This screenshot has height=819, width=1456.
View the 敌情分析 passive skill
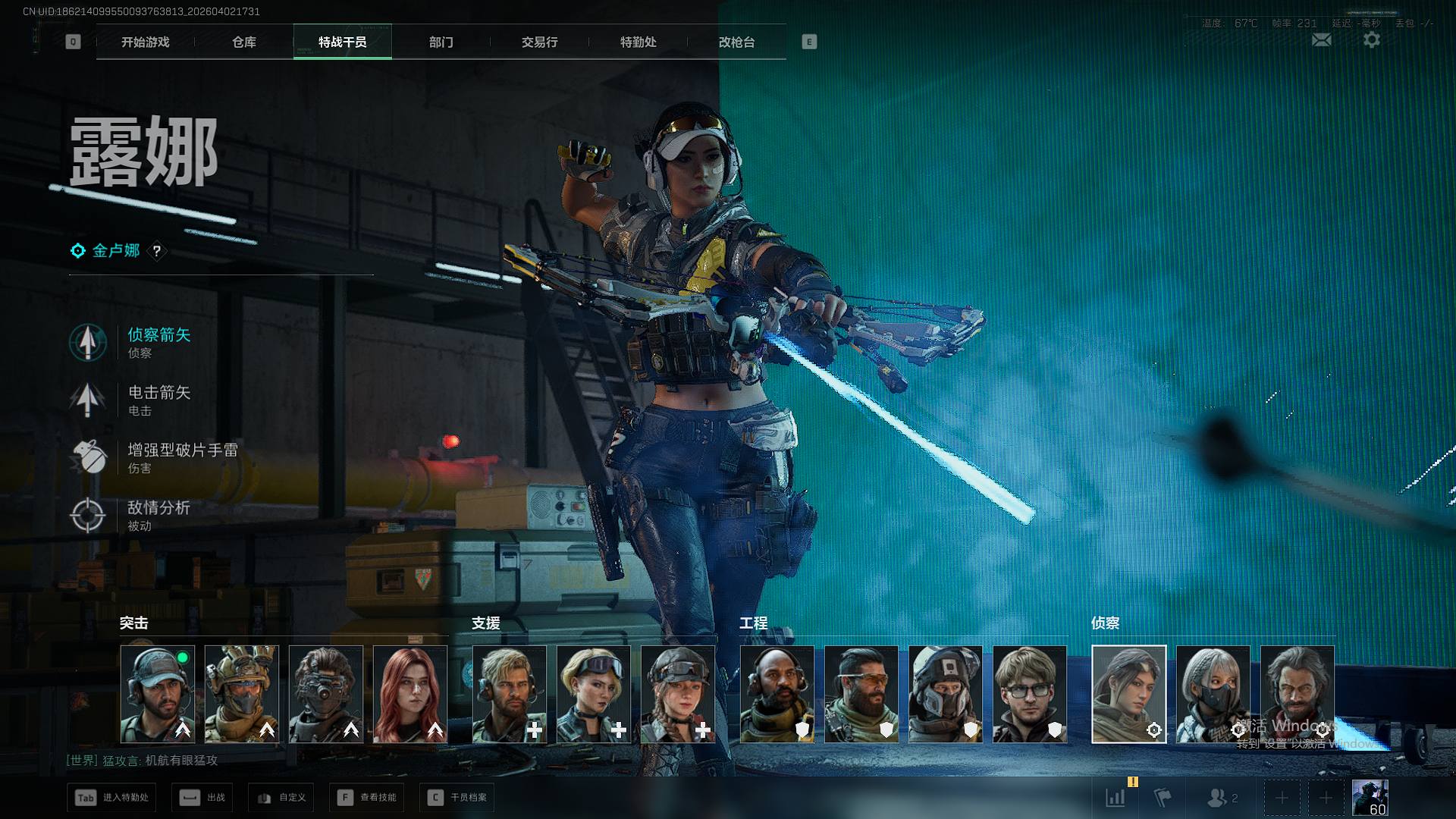[x=158, y=515]
